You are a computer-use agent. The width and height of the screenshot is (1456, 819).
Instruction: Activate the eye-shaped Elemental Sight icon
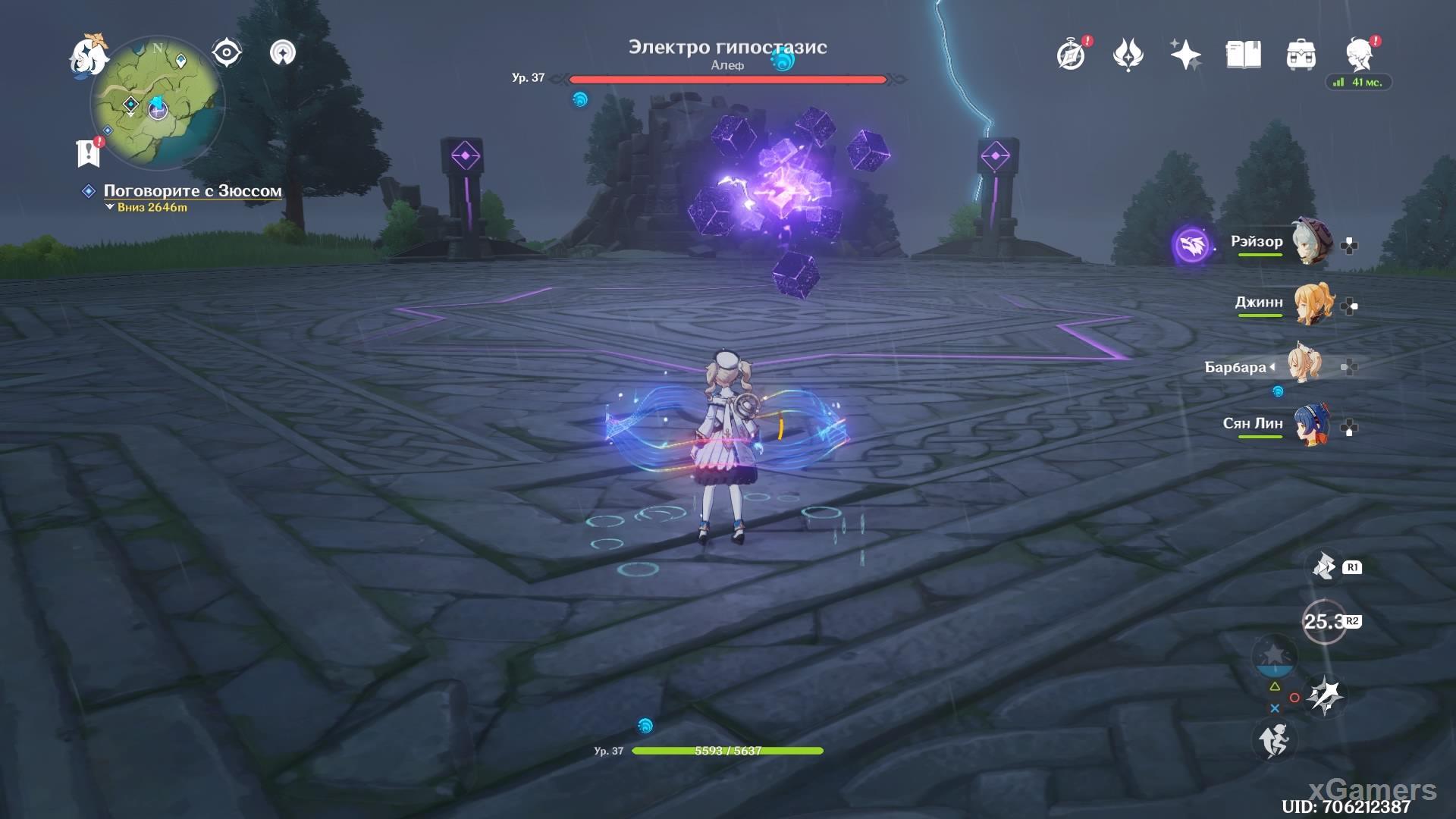[226, 53]
